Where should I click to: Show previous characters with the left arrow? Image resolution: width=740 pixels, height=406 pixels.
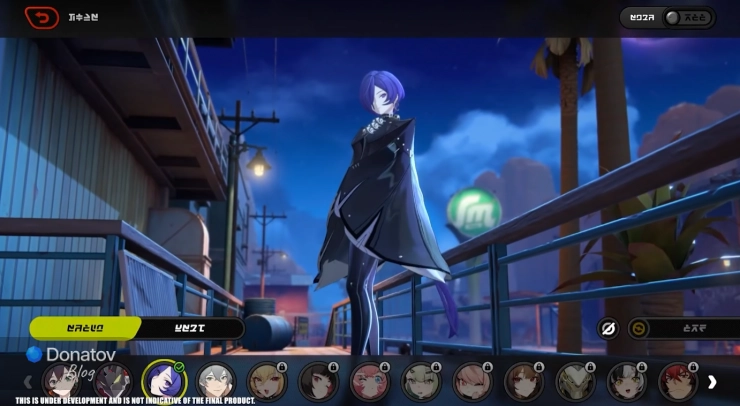[x=28, y=381]
